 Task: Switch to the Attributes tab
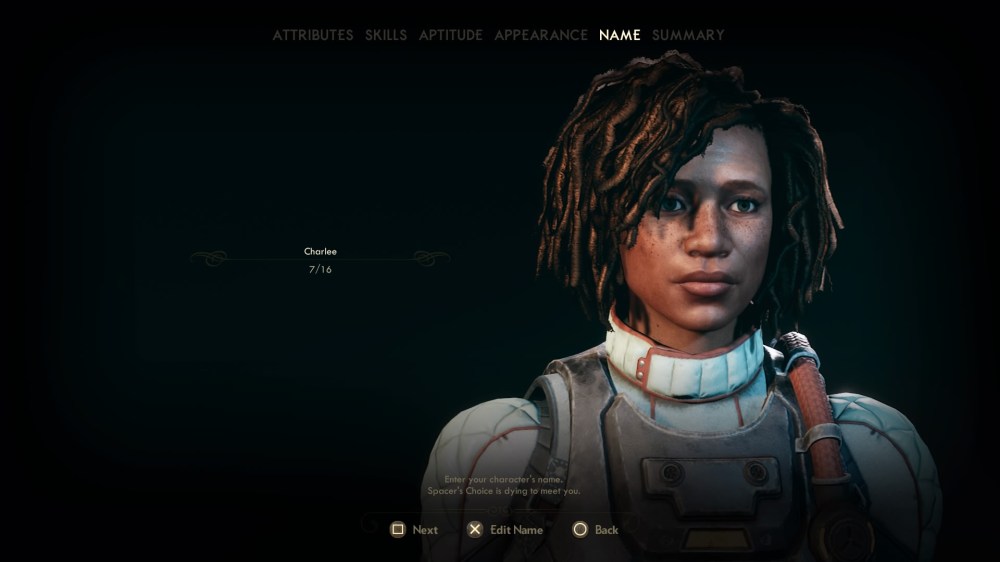pyautogui.click(x=313, y=35)
